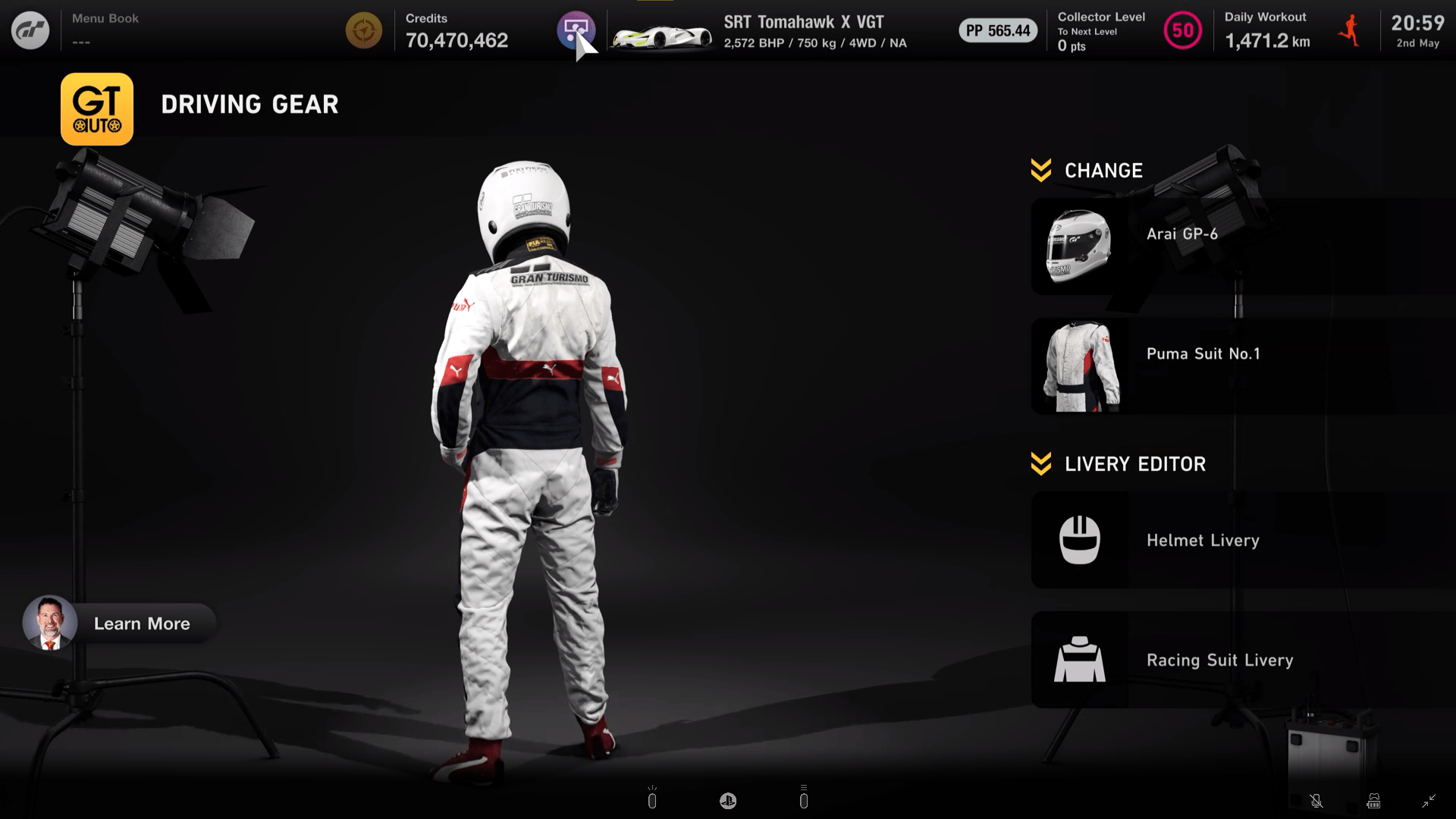Click the gold Credits coin icon

pos(364,31)
